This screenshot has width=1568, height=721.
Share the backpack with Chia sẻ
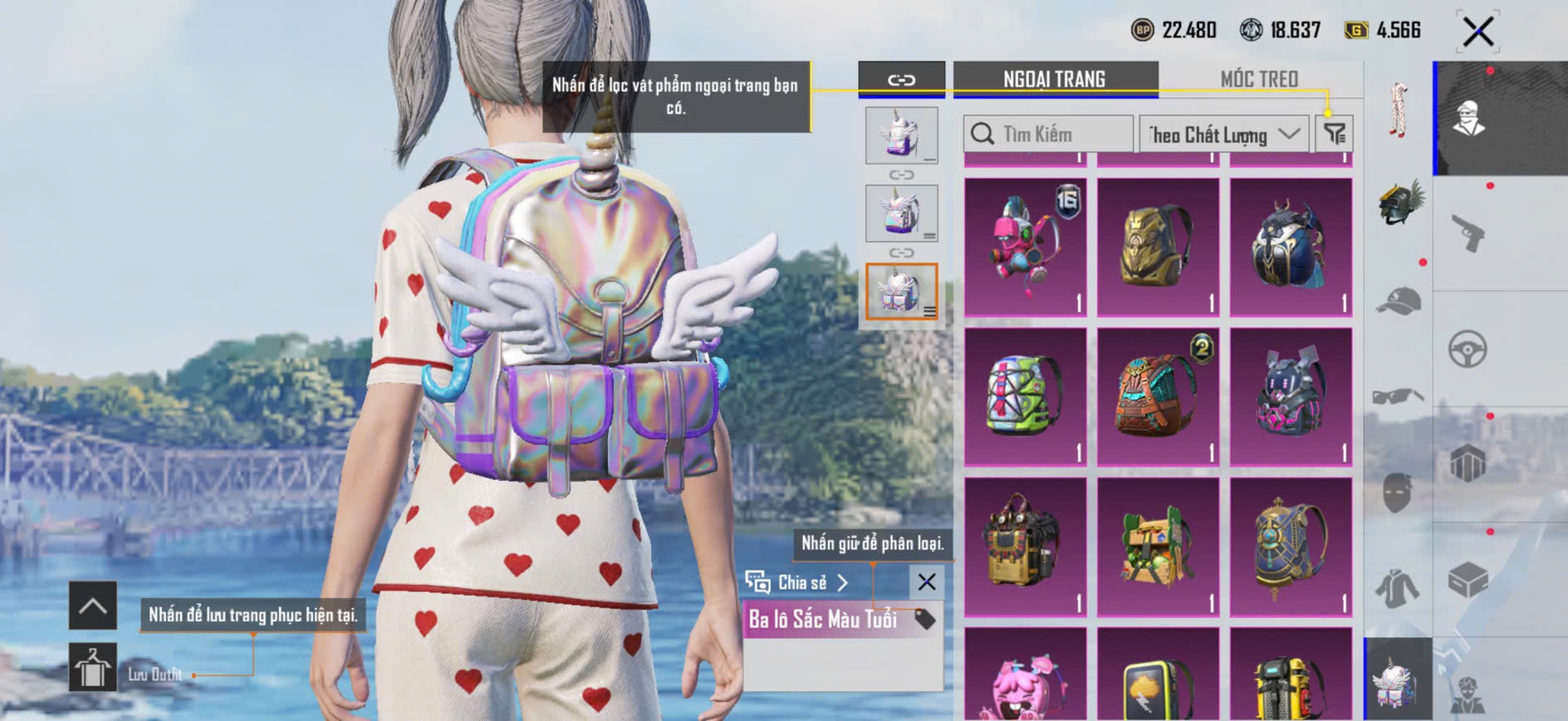click(x=797, y=582)
